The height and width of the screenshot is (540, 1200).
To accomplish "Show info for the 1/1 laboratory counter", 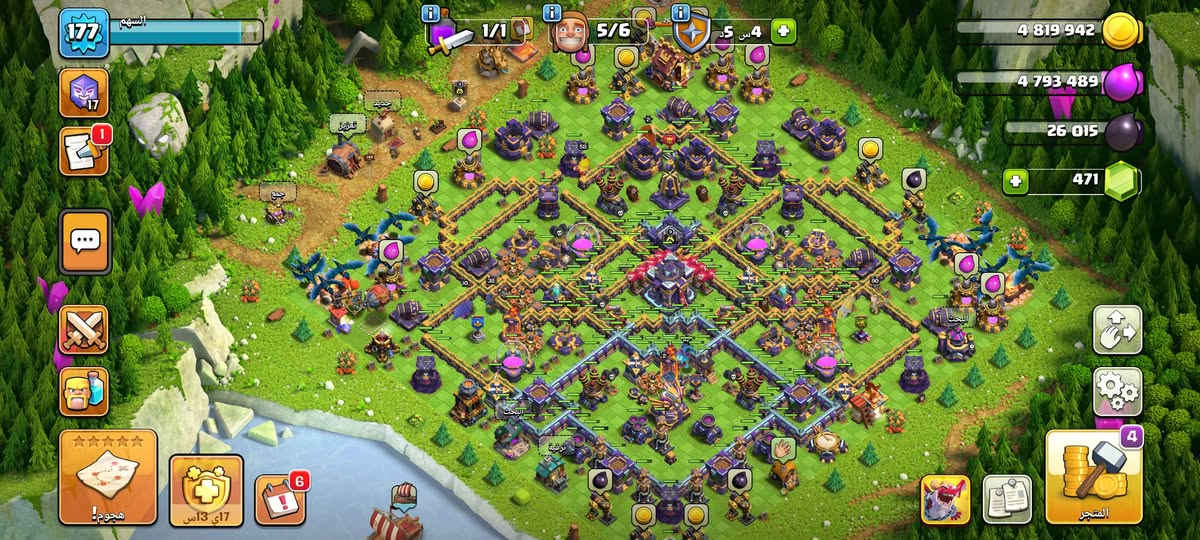I will [x=431, y=14].
